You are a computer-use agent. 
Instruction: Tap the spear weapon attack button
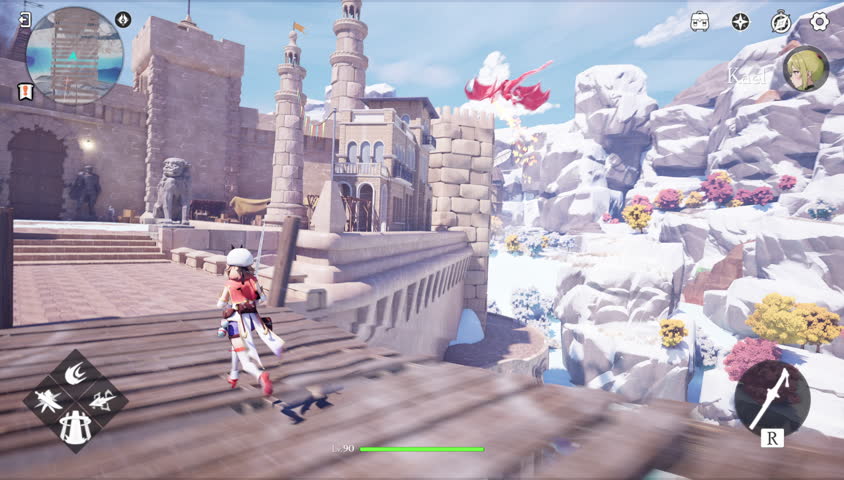(772, 396)
